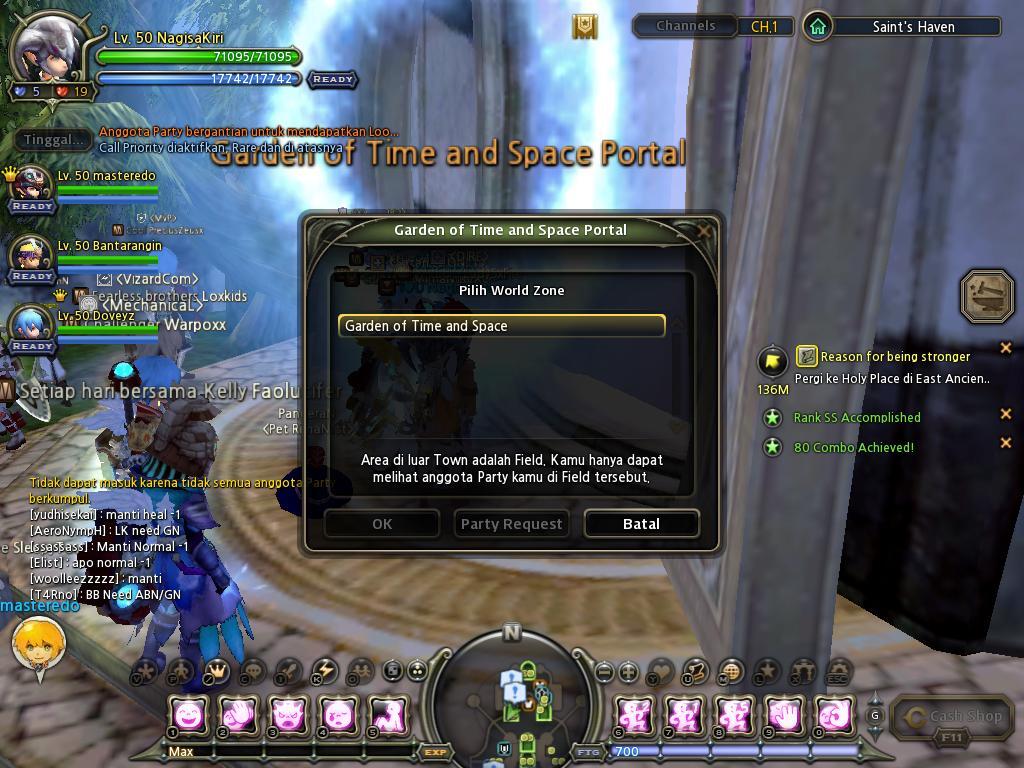This screenshot has height=768, width=1024.
Task: Select party member Doveyz portrait
Action: point(31,324)
